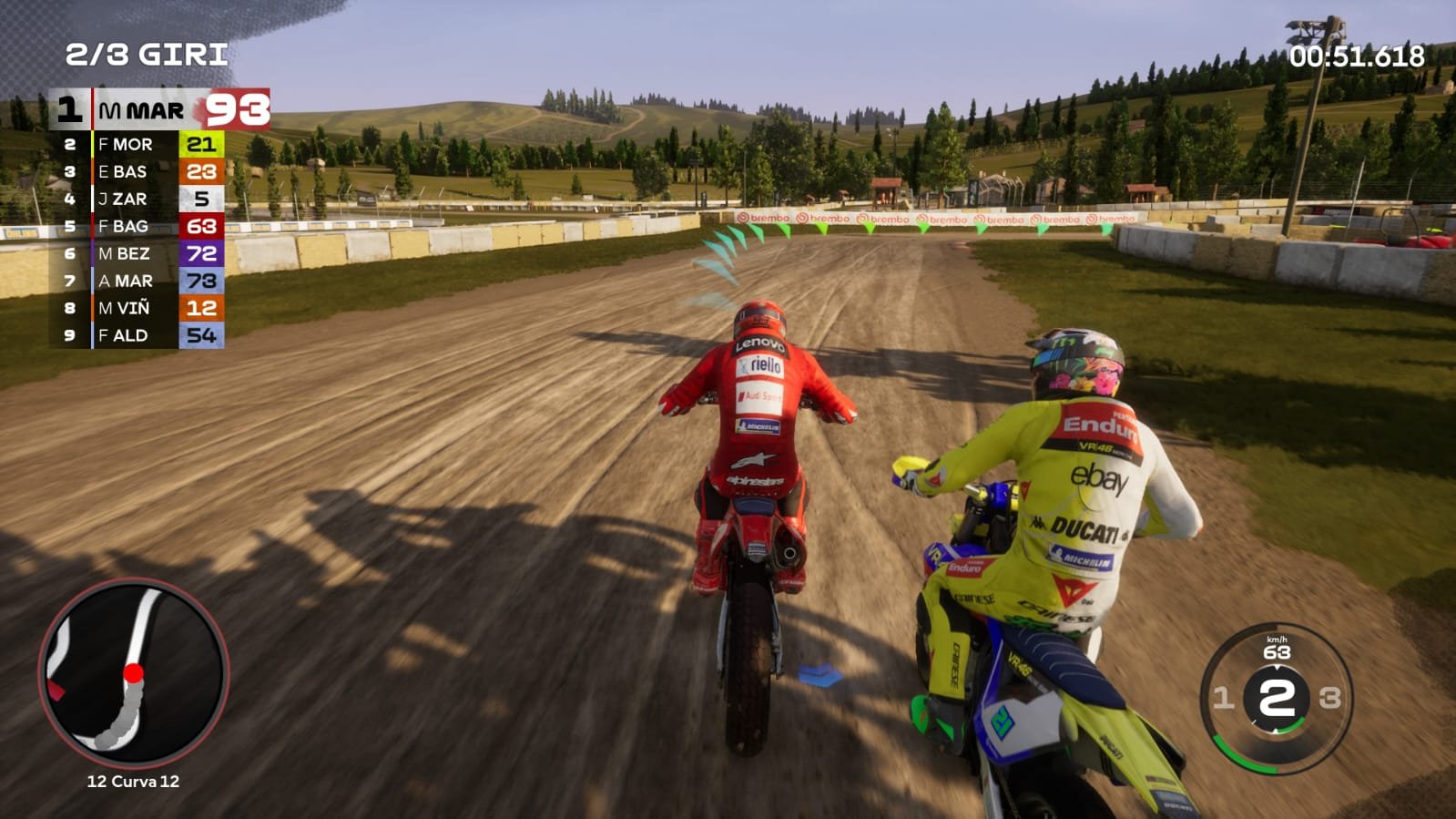Select M MAR 93 leaderboard row
Image resolution: width=1456 pixels, height=819 pixels.
pyautogui.click(x=159, y=110)
